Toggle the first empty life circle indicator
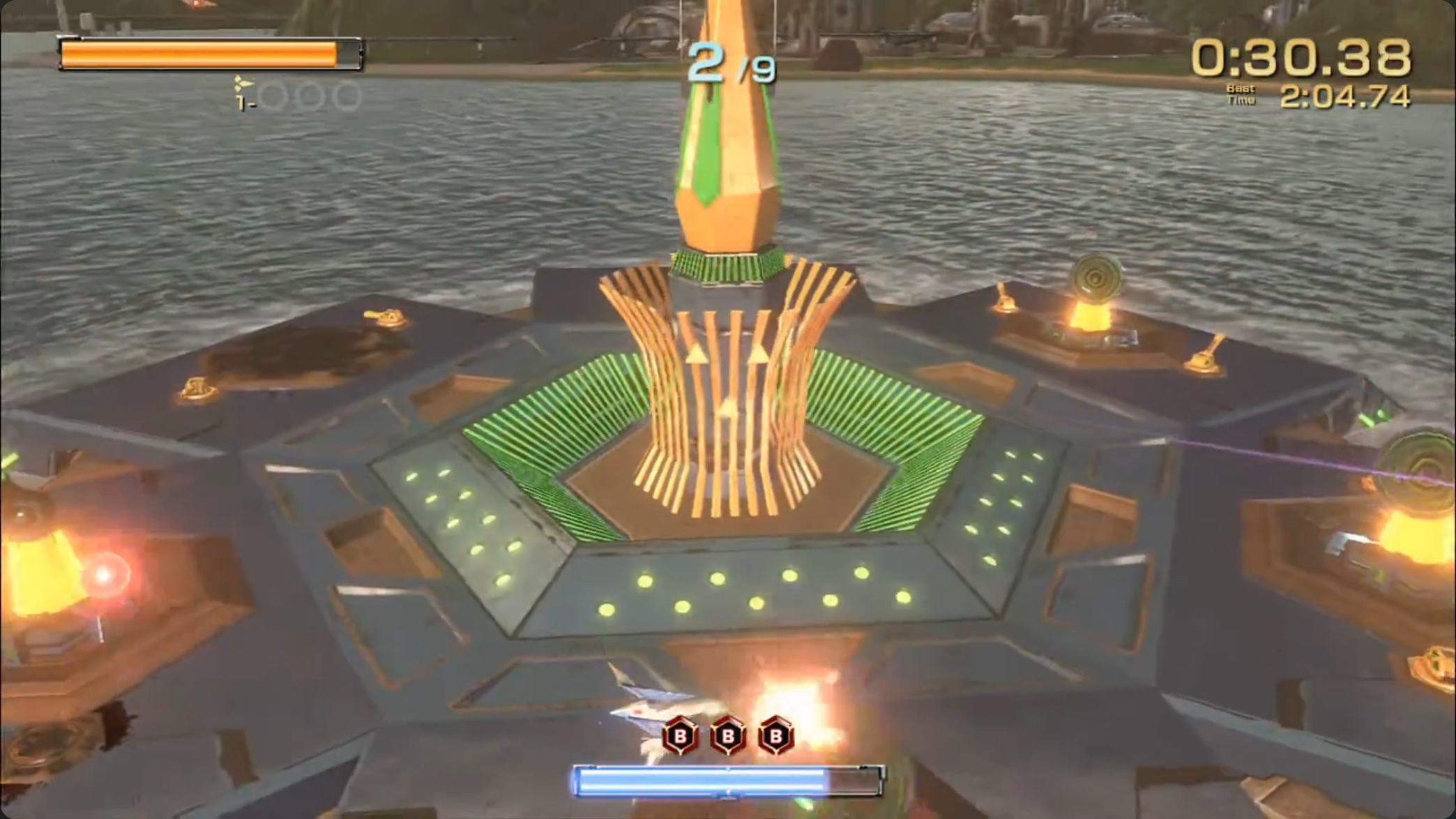The height and width of the screenshot is (819, 1456). point(272,94)
